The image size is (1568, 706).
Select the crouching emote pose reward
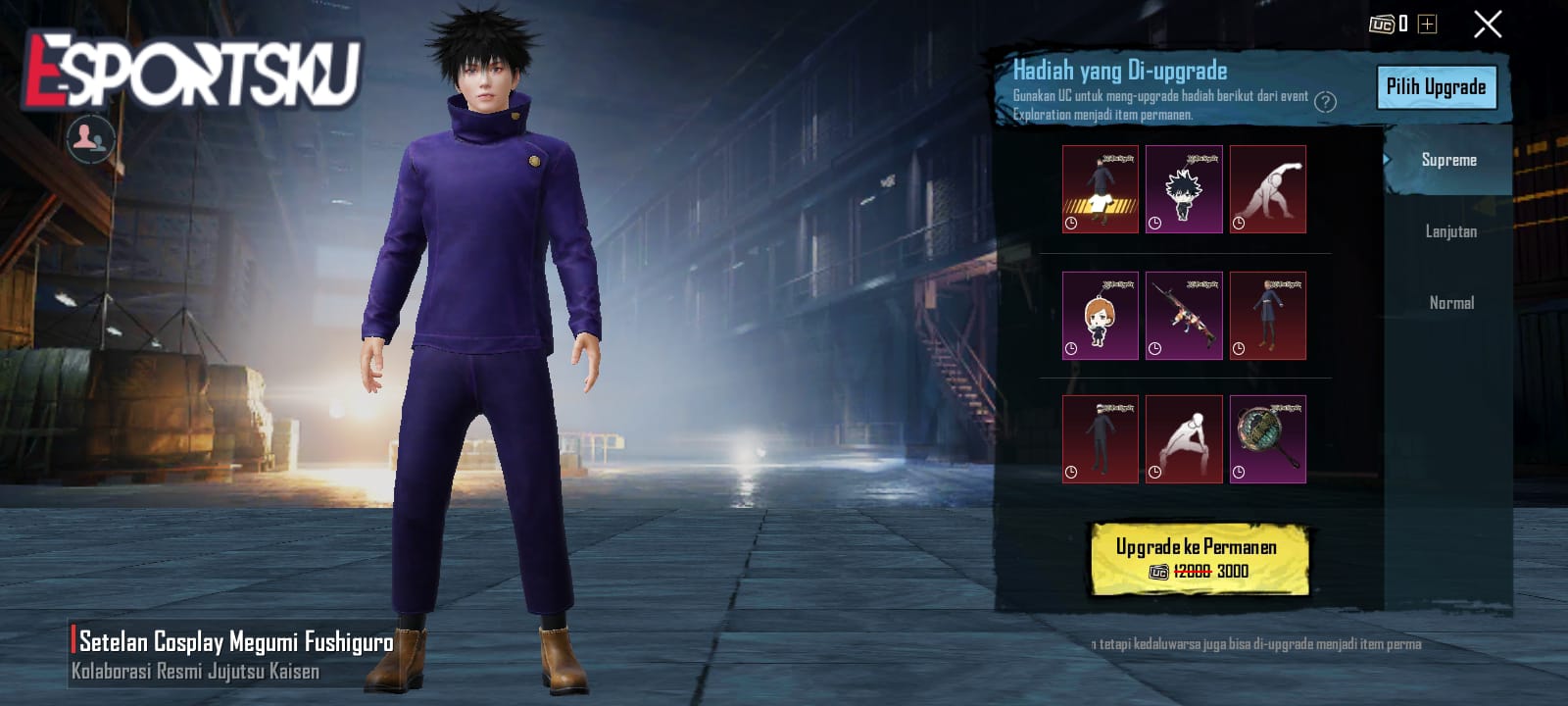click(x=1184, y=439)
